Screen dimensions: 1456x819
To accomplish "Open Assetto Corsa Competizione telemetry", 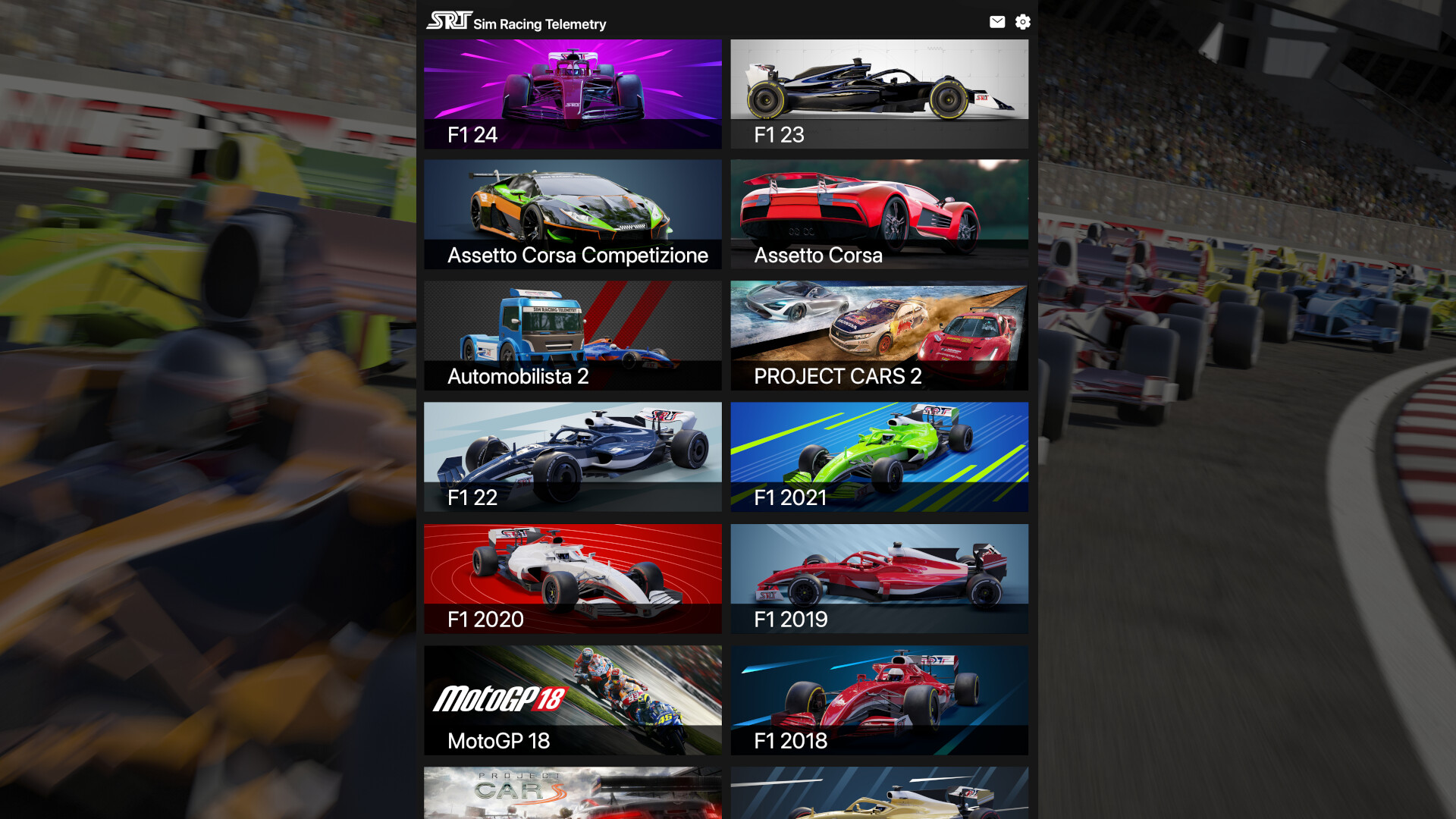I will click(573, 215).
